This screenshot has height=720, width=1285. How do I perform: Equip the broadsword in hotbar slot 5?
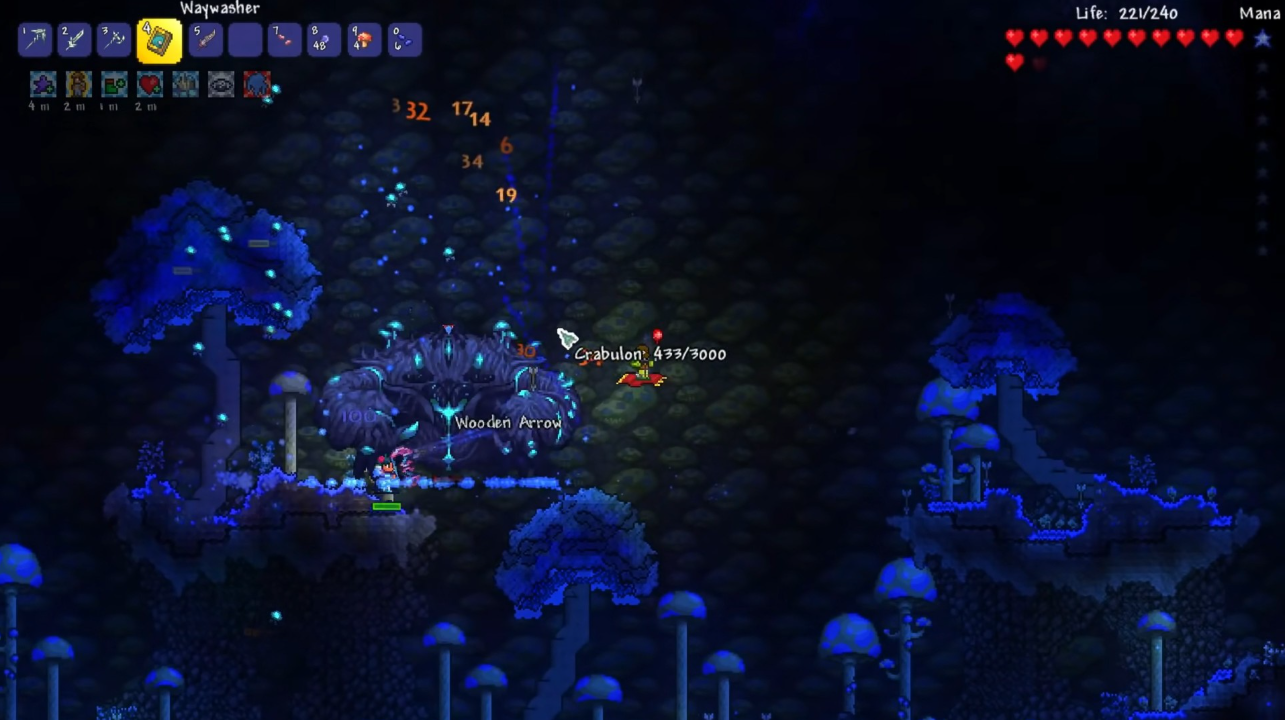205,40
